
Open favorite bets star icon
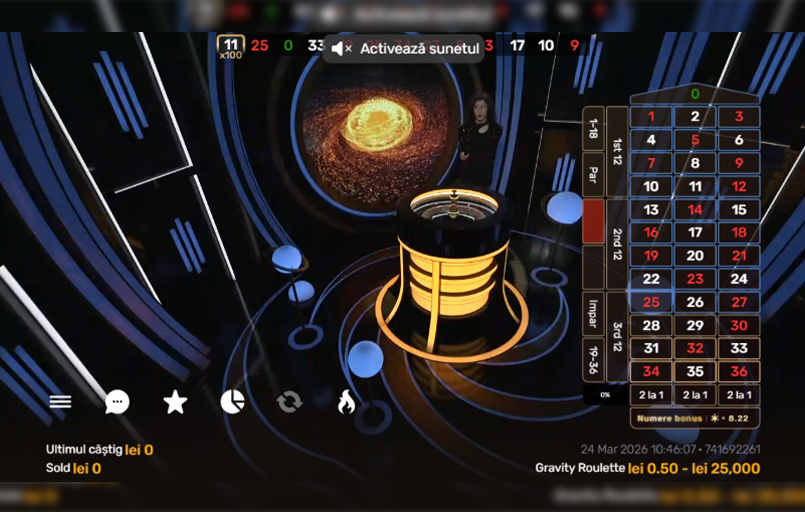[175, 402]
